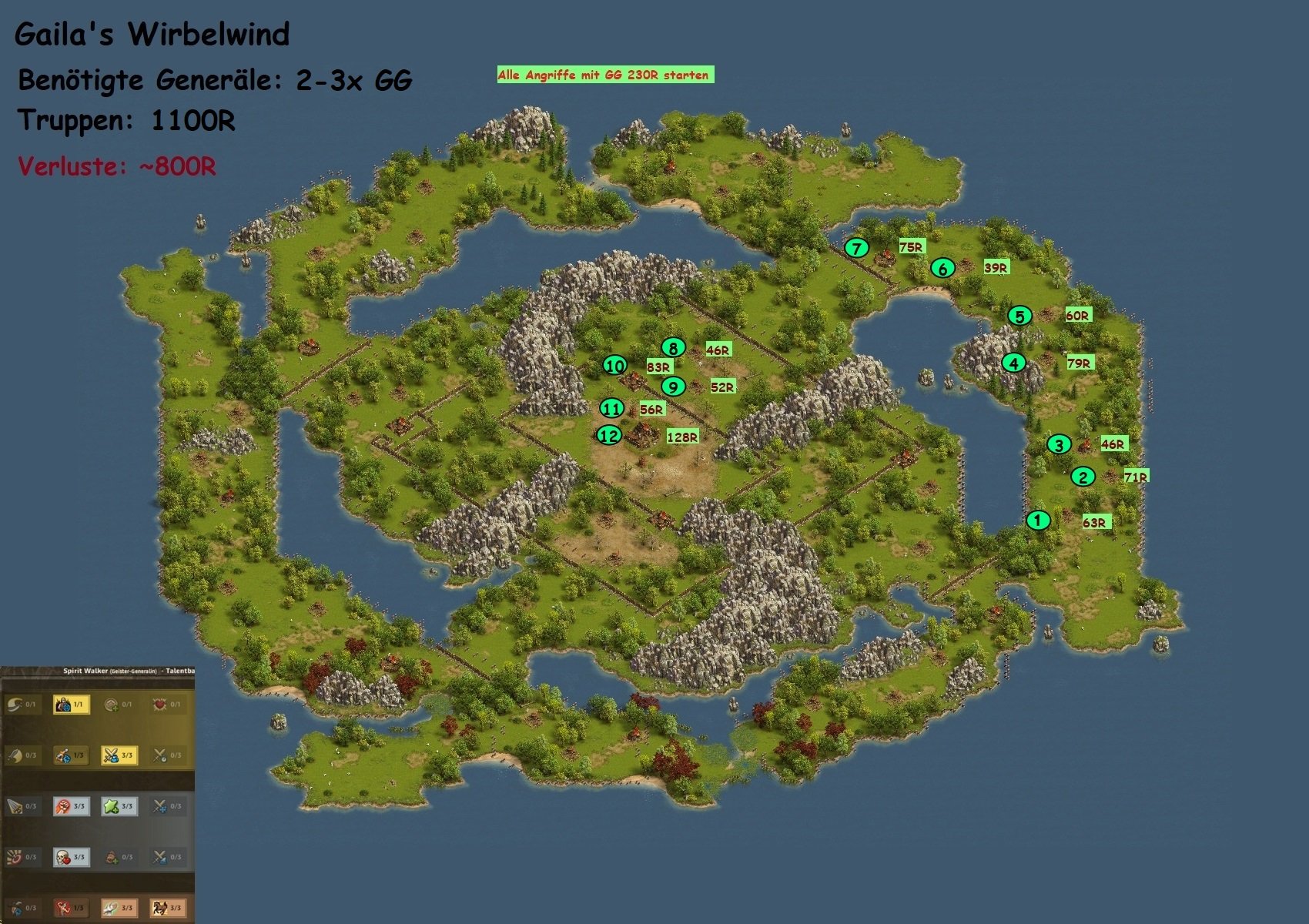Click camp marker number 4

pos(1013,363)
